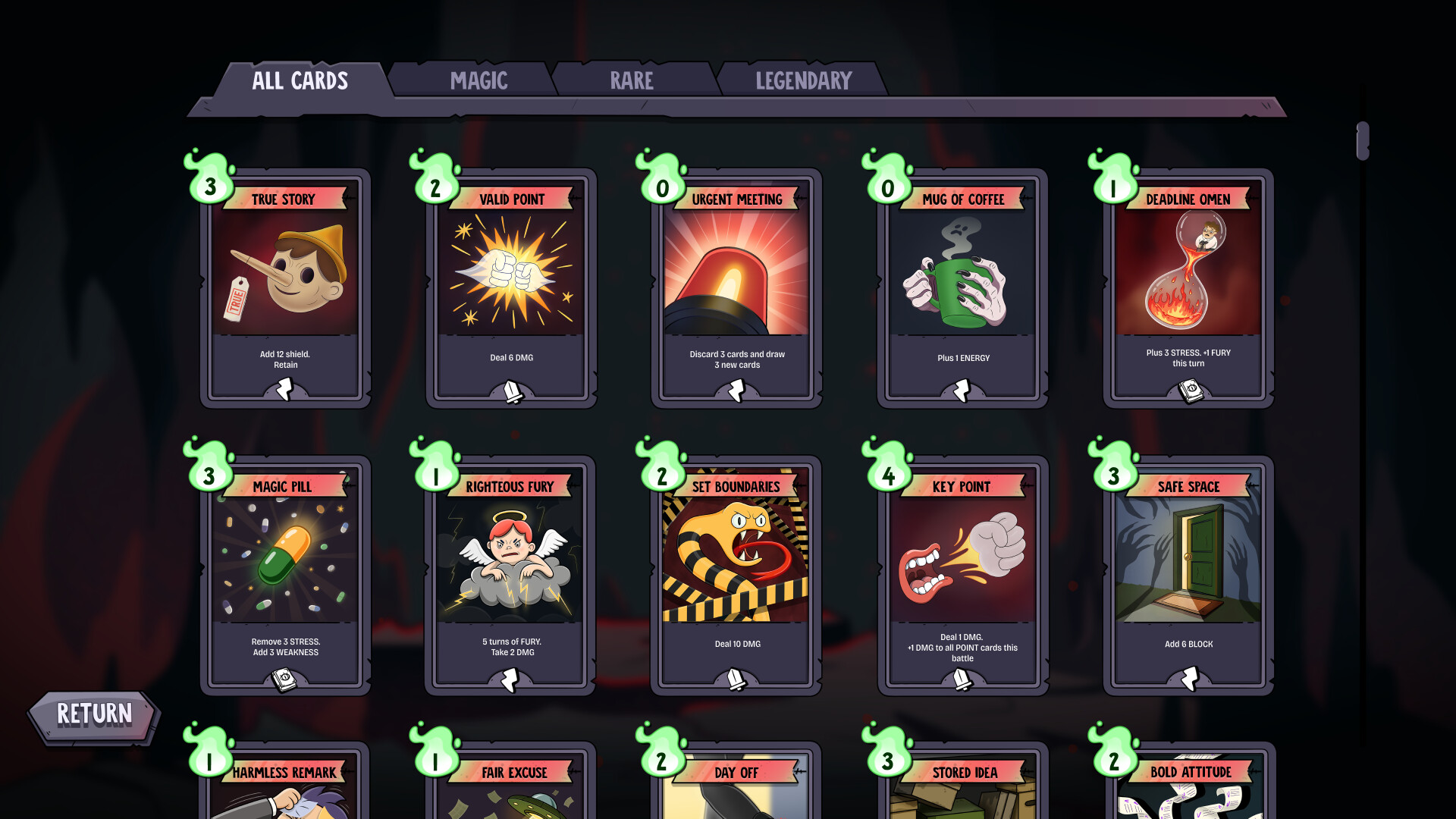
Task: Pick the Set Boundaries card
Action: pos(736,575)
